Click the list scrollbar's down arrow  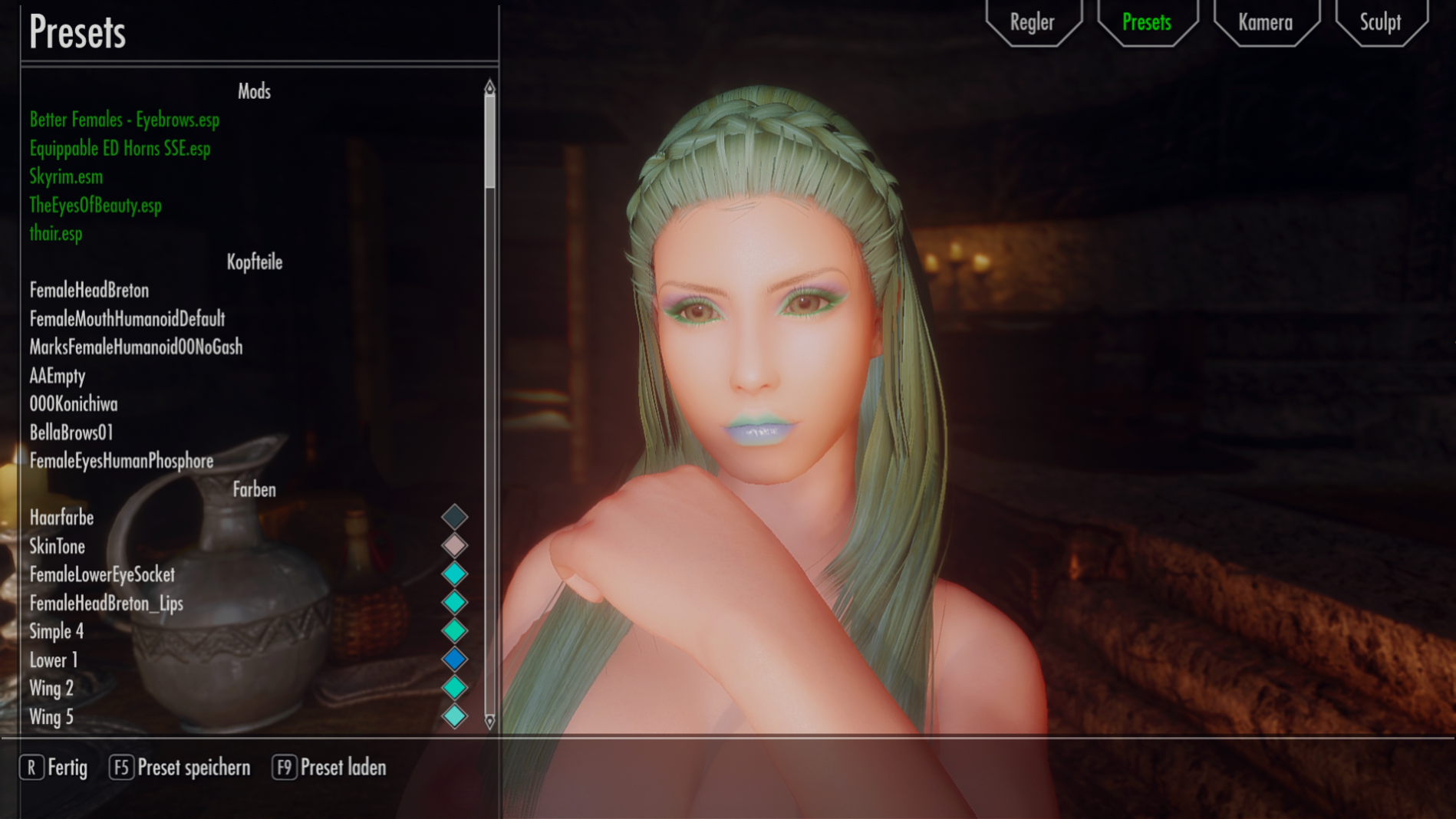tap(489, 721)
